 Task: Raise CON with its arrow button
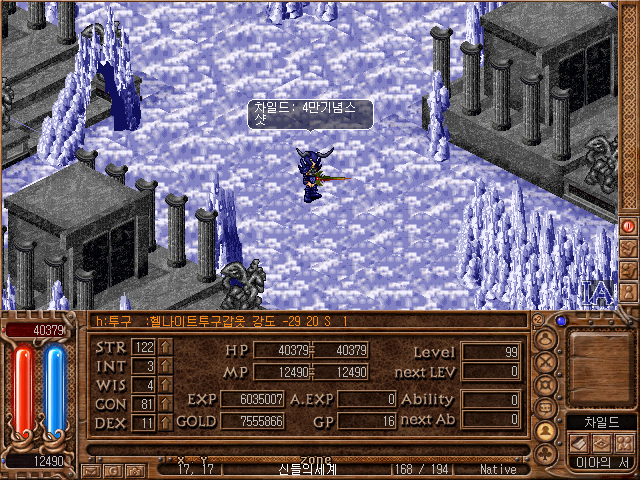click(166, 404)
